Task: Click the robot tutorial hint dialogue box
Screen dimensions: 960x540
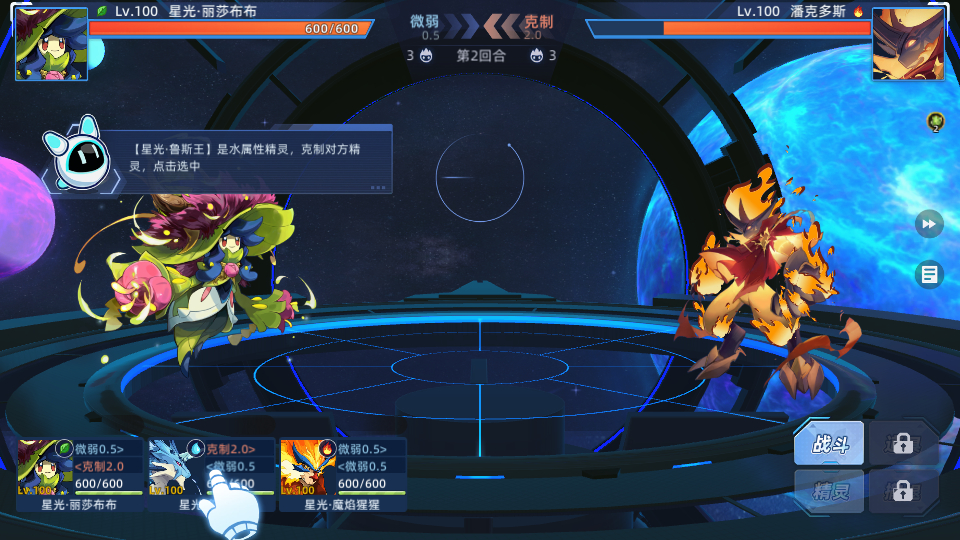Action: [258, 158]
